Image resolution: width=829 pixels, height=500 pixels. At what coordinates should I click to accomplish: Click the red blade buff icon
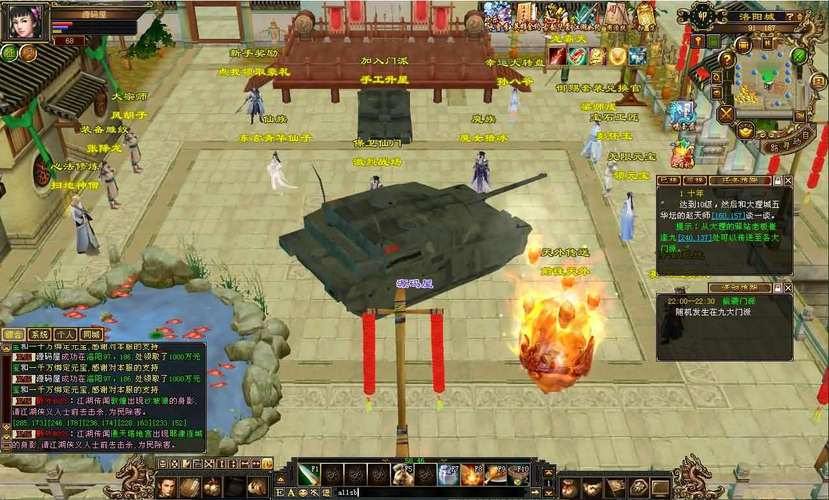(558, 56)
